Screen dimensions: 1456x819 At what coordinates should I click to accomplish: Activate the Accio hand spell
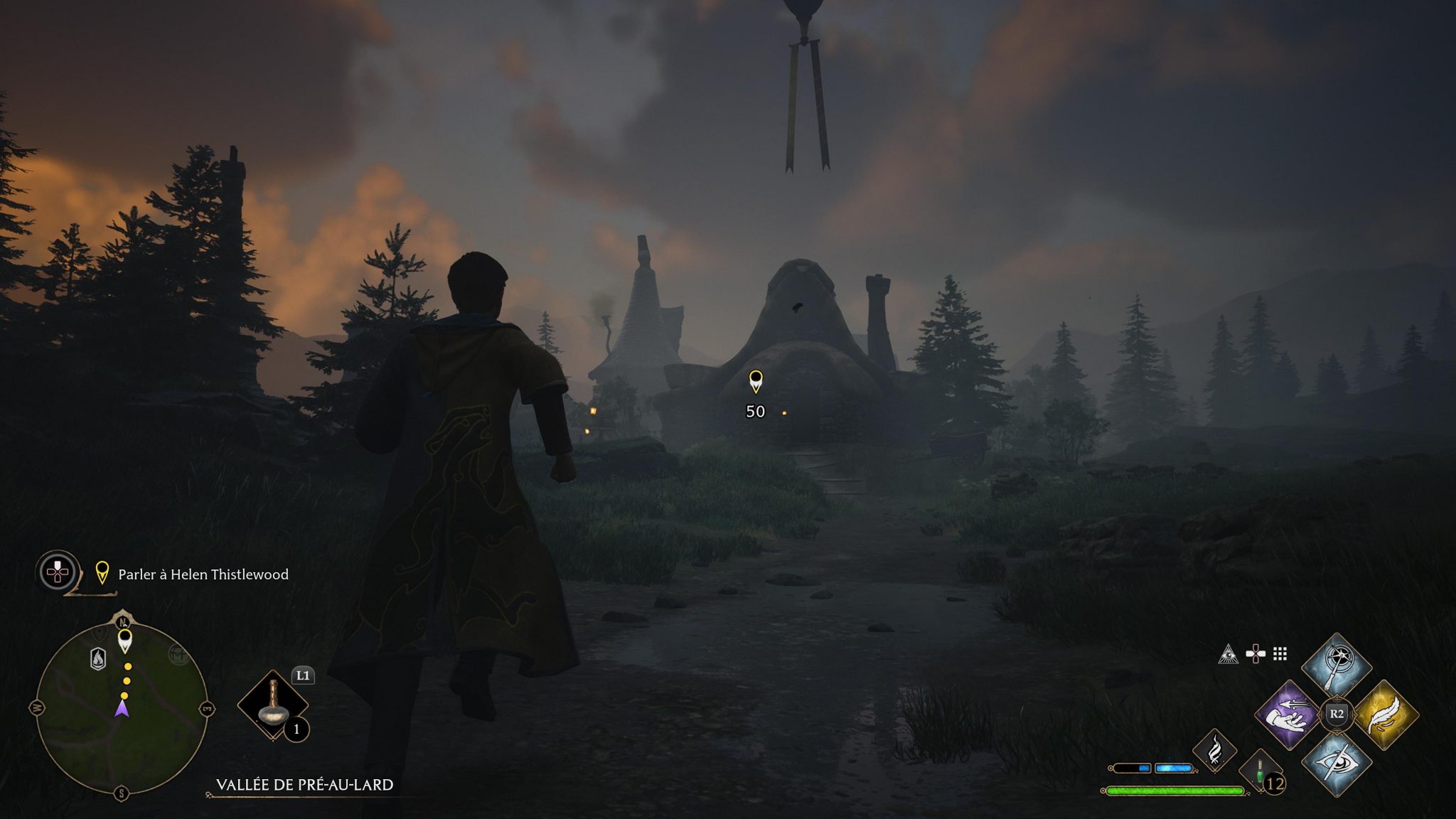point(1289,714)
